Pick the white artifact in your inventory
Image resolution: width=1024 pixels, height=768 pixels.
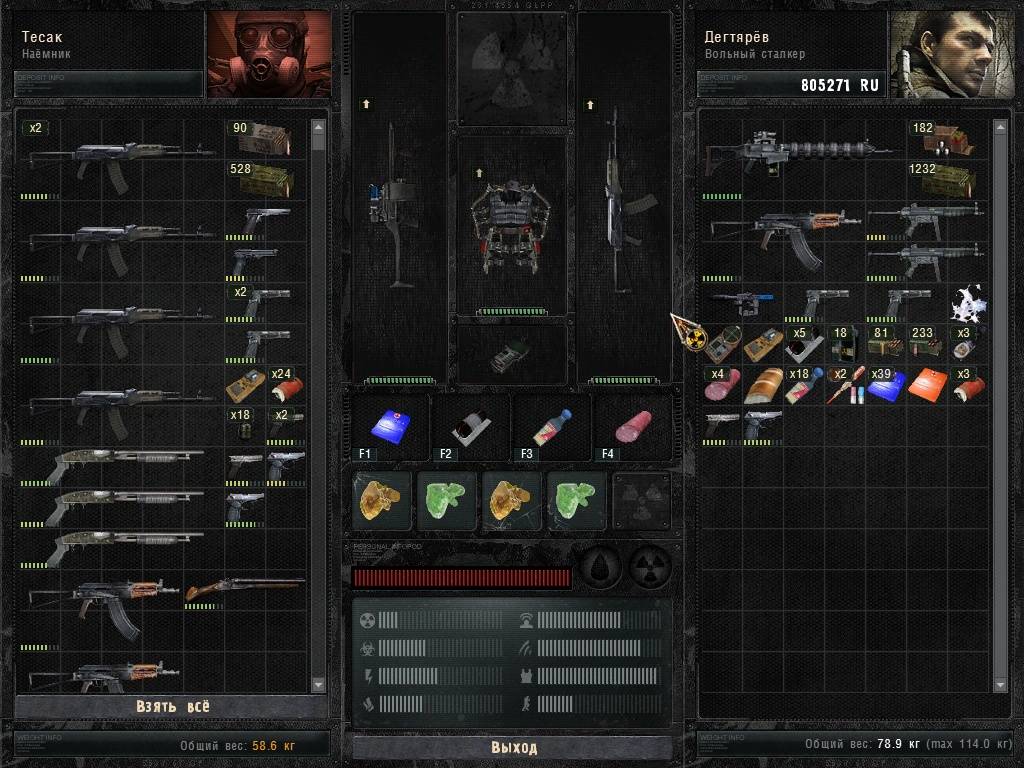(966, 302)
